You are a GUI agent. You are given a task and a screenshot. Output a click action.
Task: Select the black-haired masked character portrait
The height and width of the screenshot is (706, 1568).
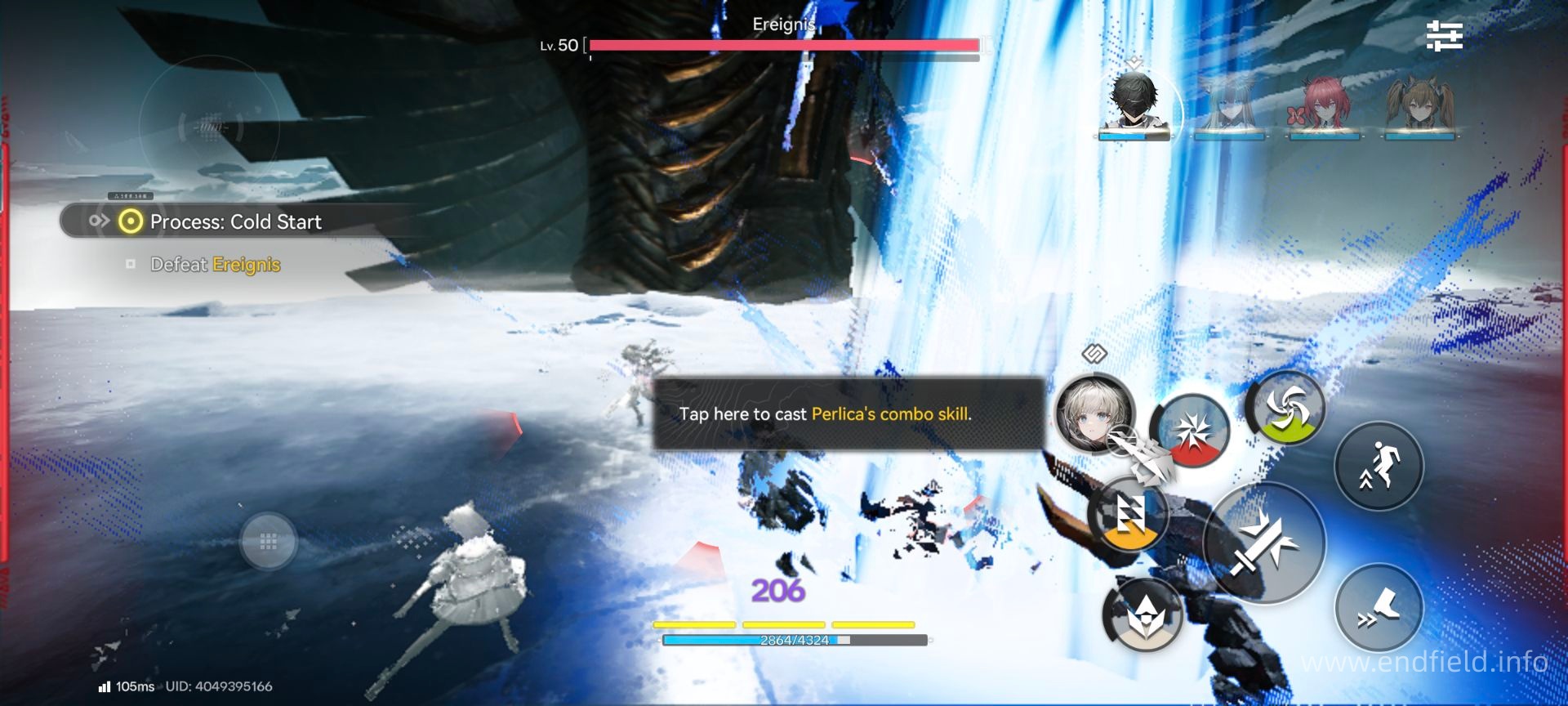[x=1134, y=103]
